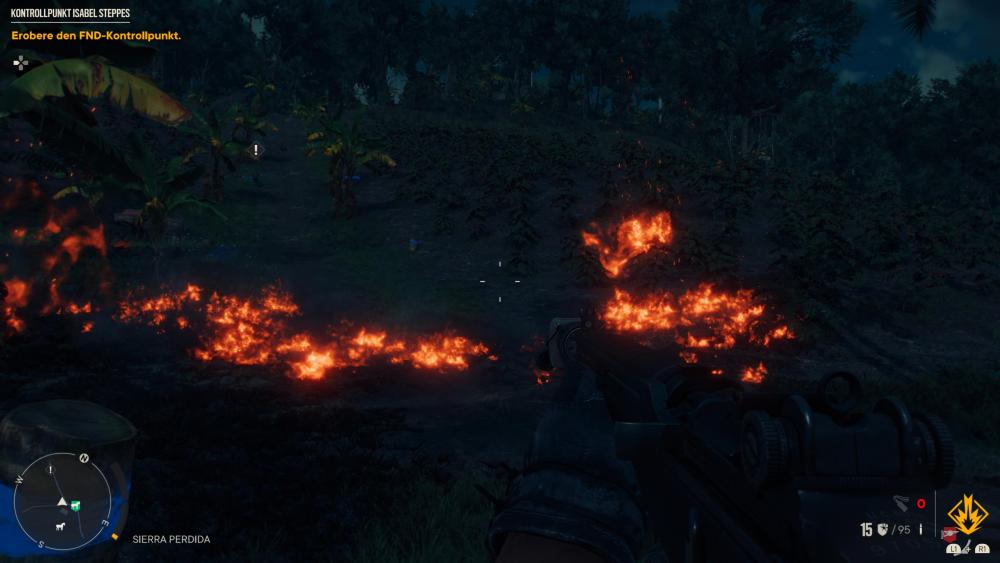Click the green horse marker on minimap
This screenshot has width=1000, height=563.
75,505
